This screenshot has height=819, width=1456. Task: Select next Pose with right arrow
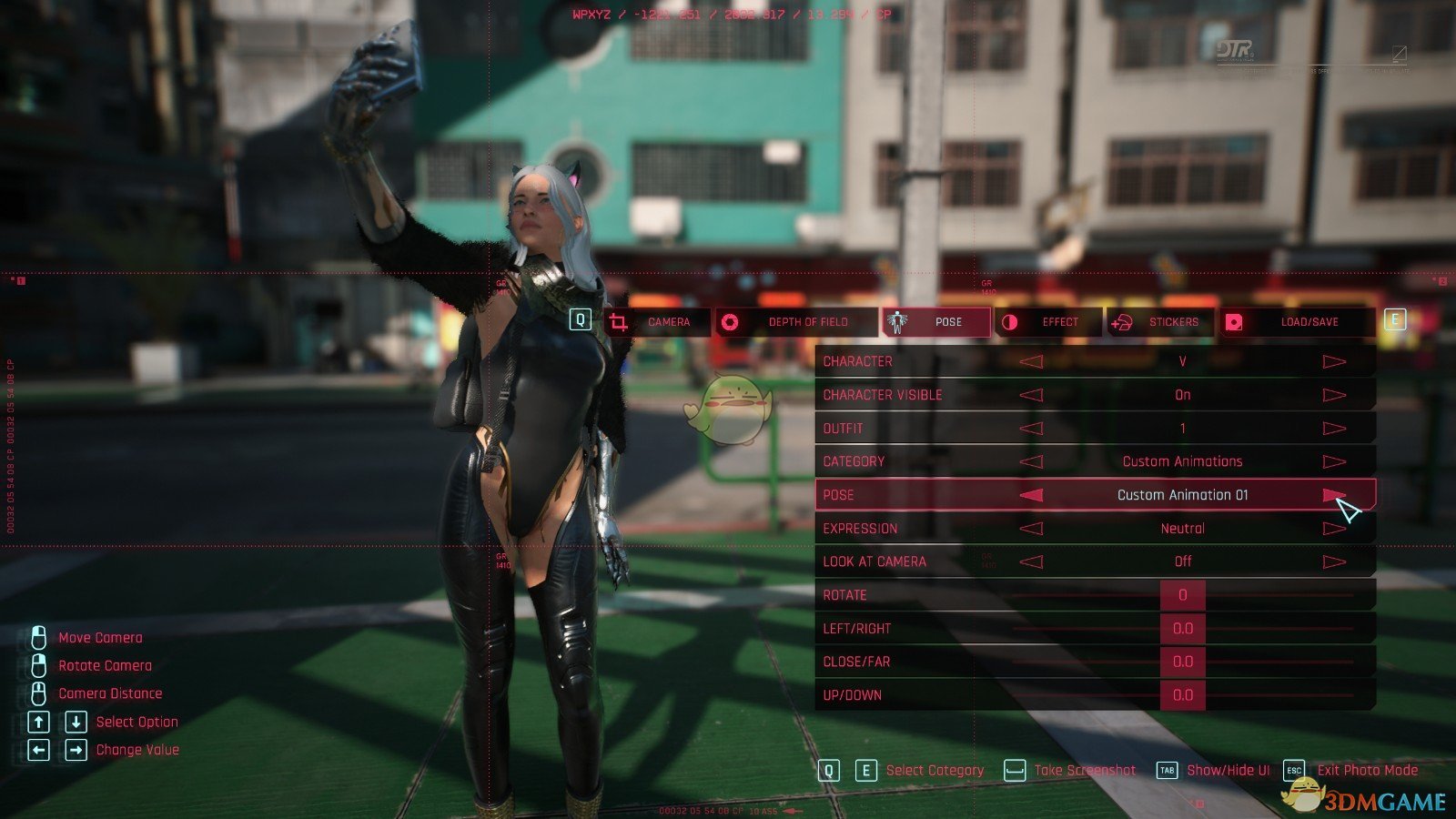(x=1334, y=495)
